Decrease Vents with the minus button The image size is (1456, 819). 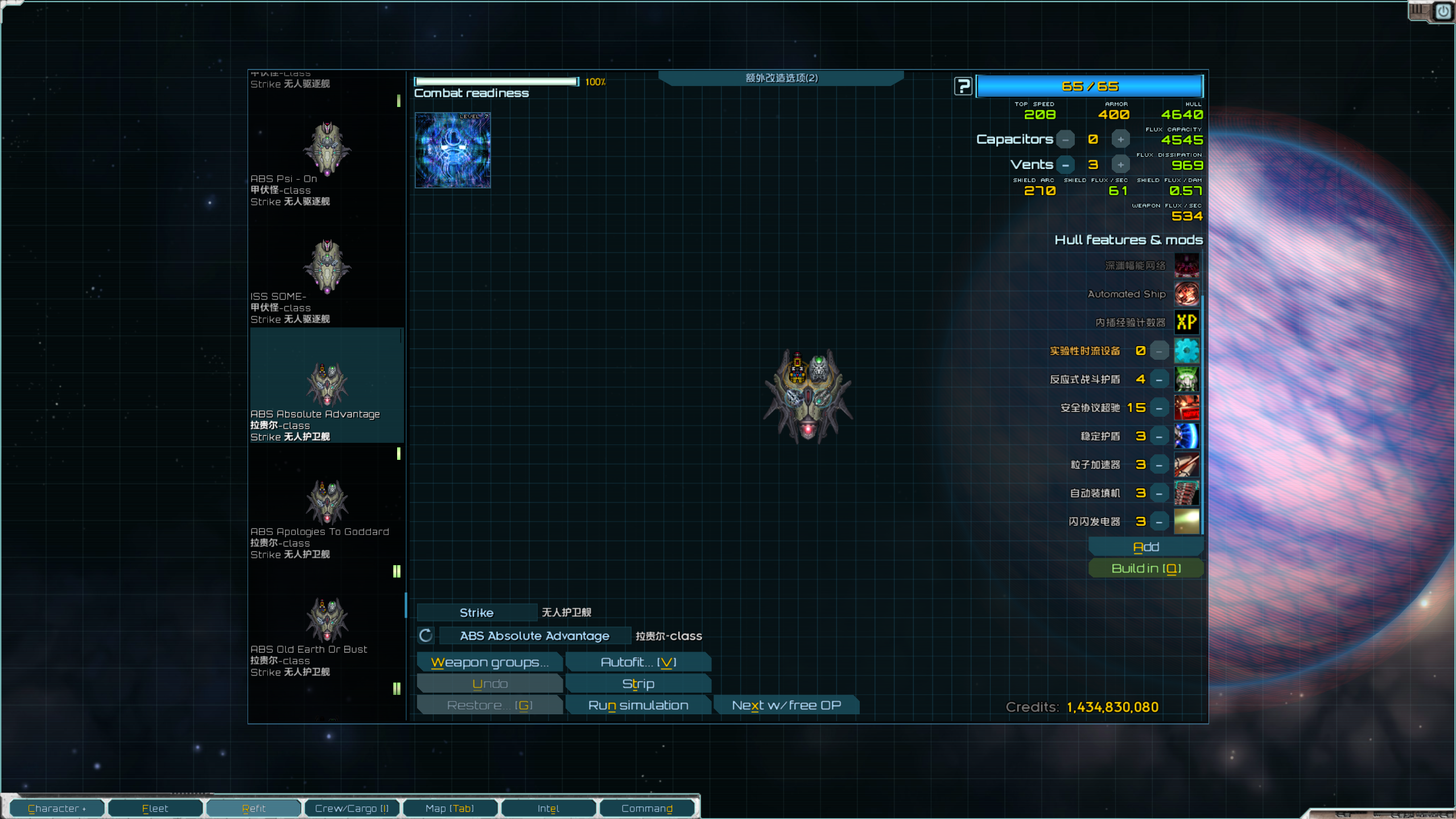pos(1066,165)
